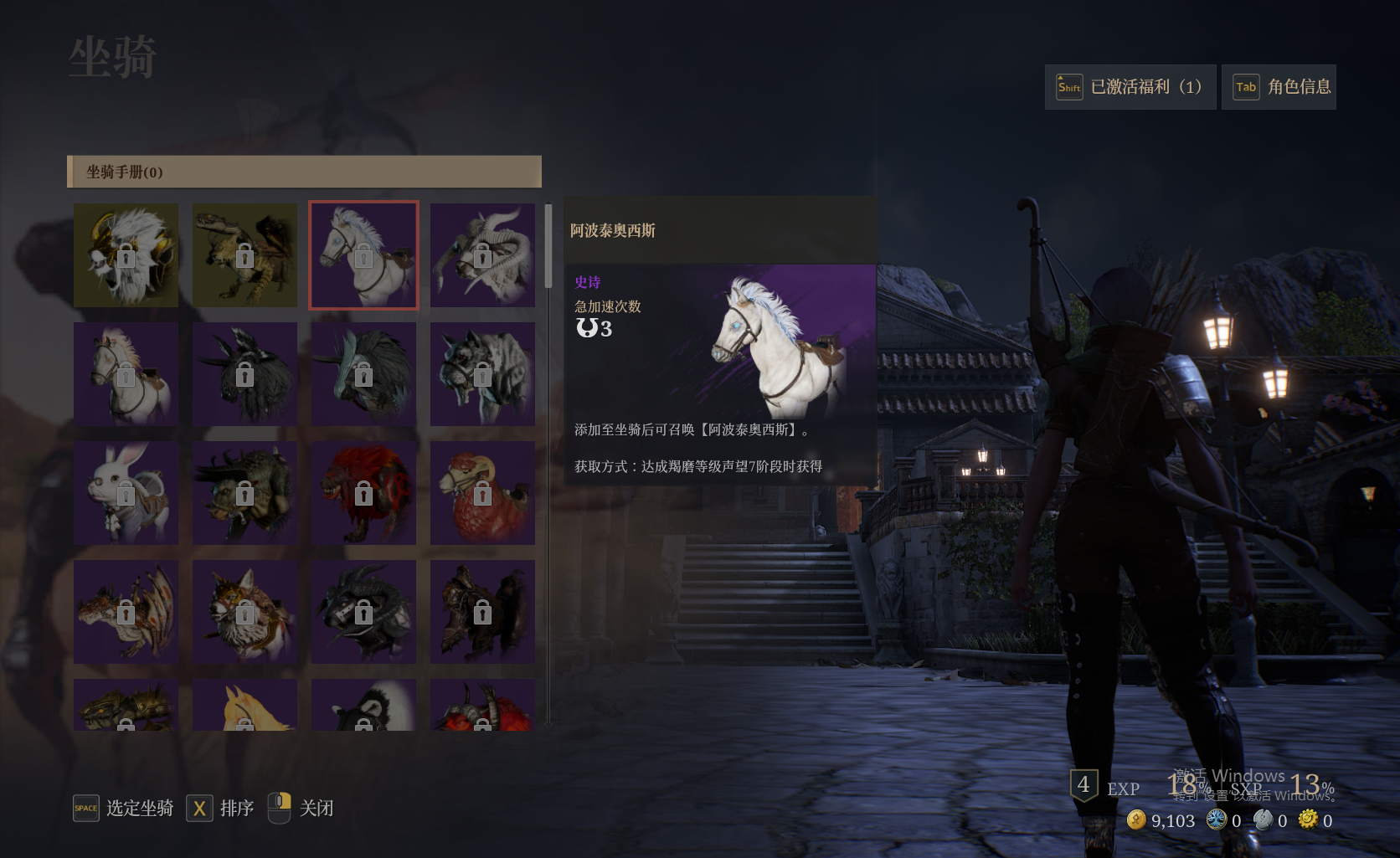The height and width of the screenshot is (858, 1400).
Task: Select the highlighted white horse mount tile
Action: [x=363, y=255]
